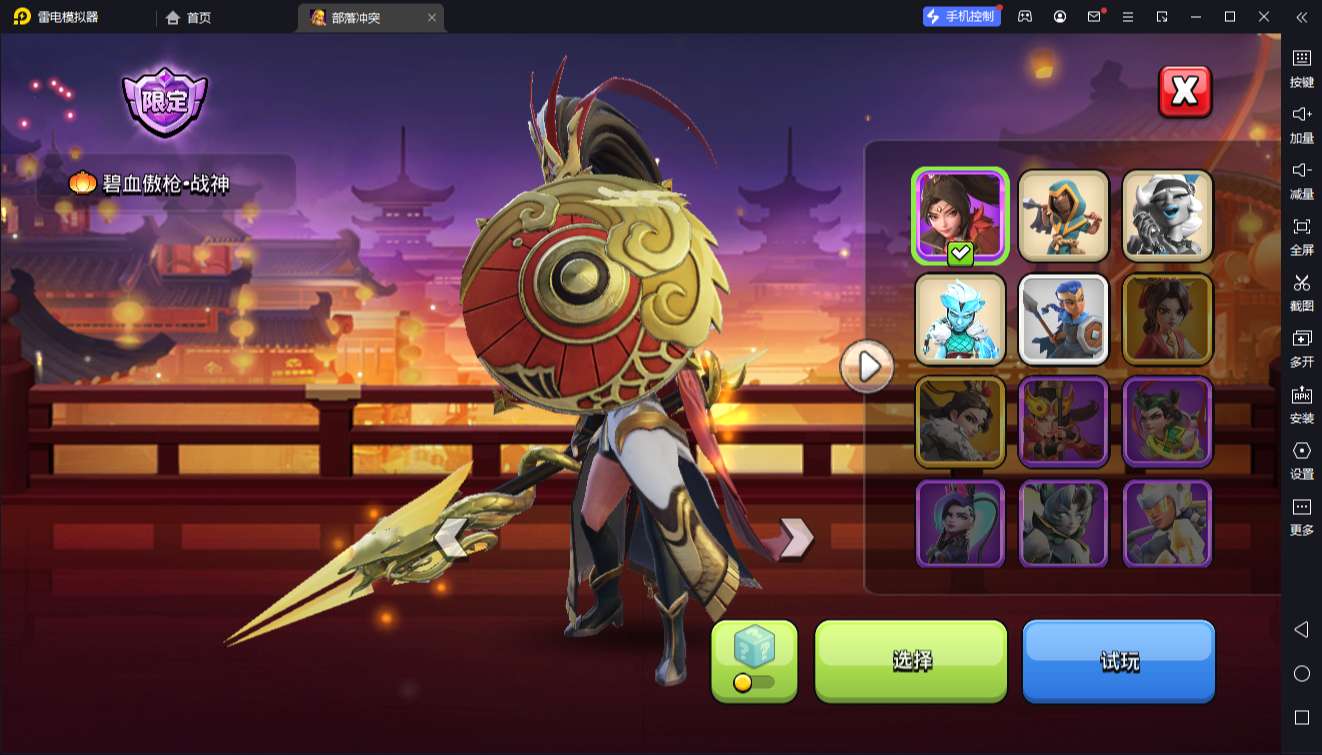Close the skin selection screen with red X
Screen dimensions: 1322x755
[1185, 92]
